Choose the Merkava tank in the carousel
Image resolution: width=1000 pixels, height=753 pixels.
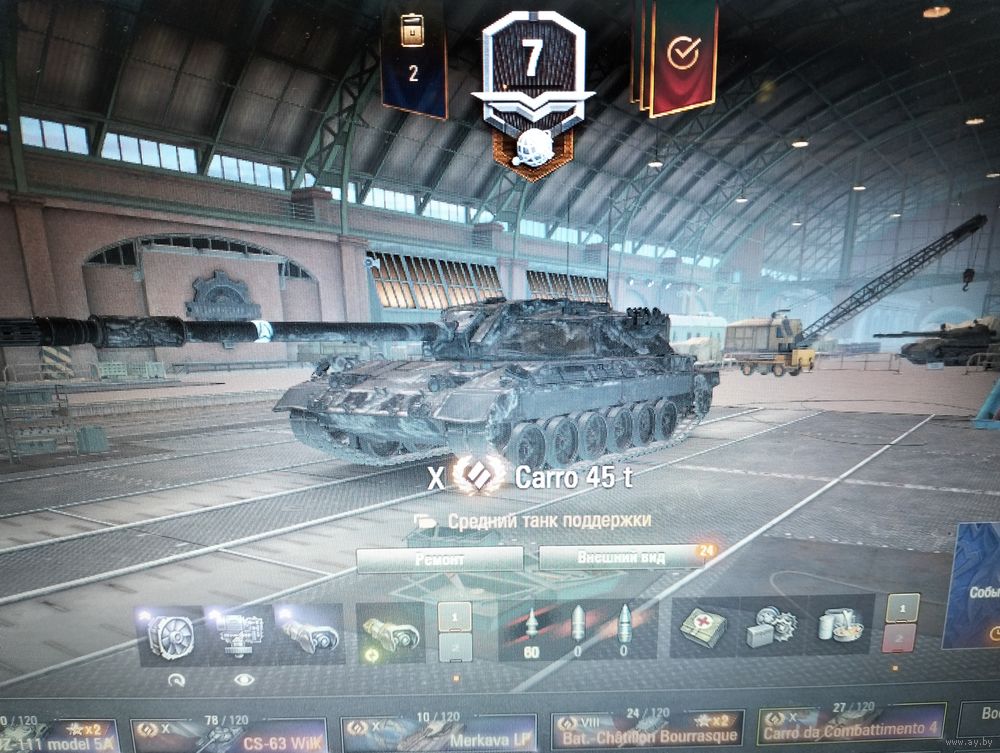coord(439,734)
